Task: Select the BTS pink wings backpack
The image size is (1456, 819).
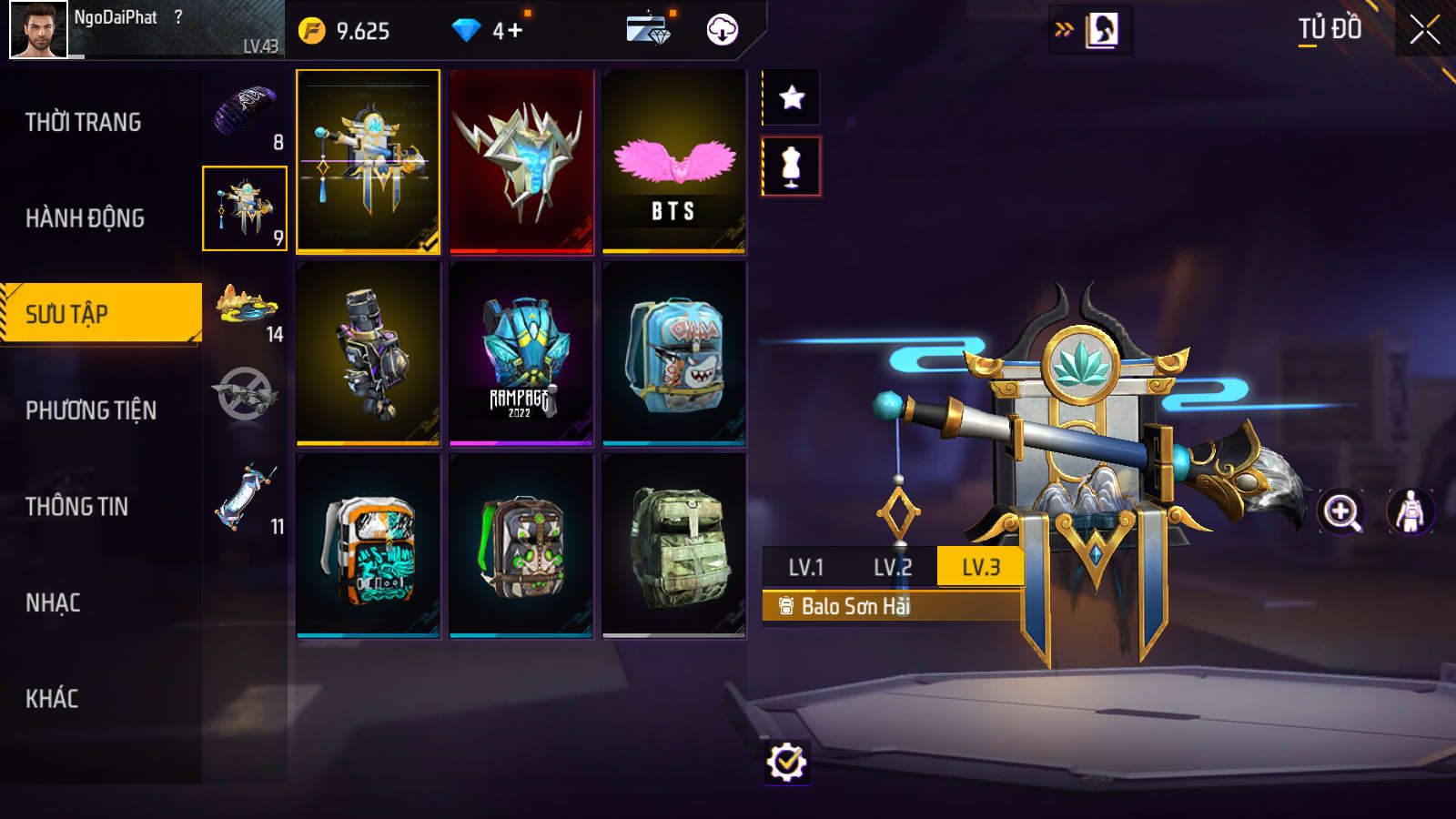Action: pos(674,162)
